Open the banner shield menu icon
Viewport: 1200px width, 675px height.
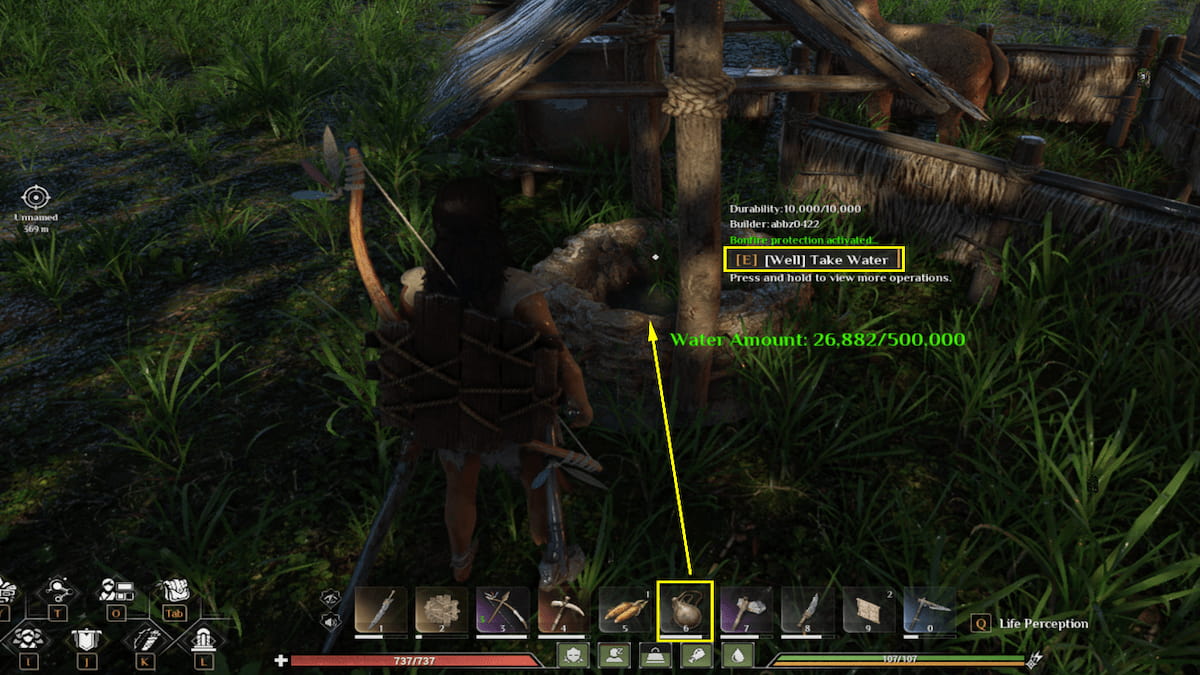(x=85, y=637)
